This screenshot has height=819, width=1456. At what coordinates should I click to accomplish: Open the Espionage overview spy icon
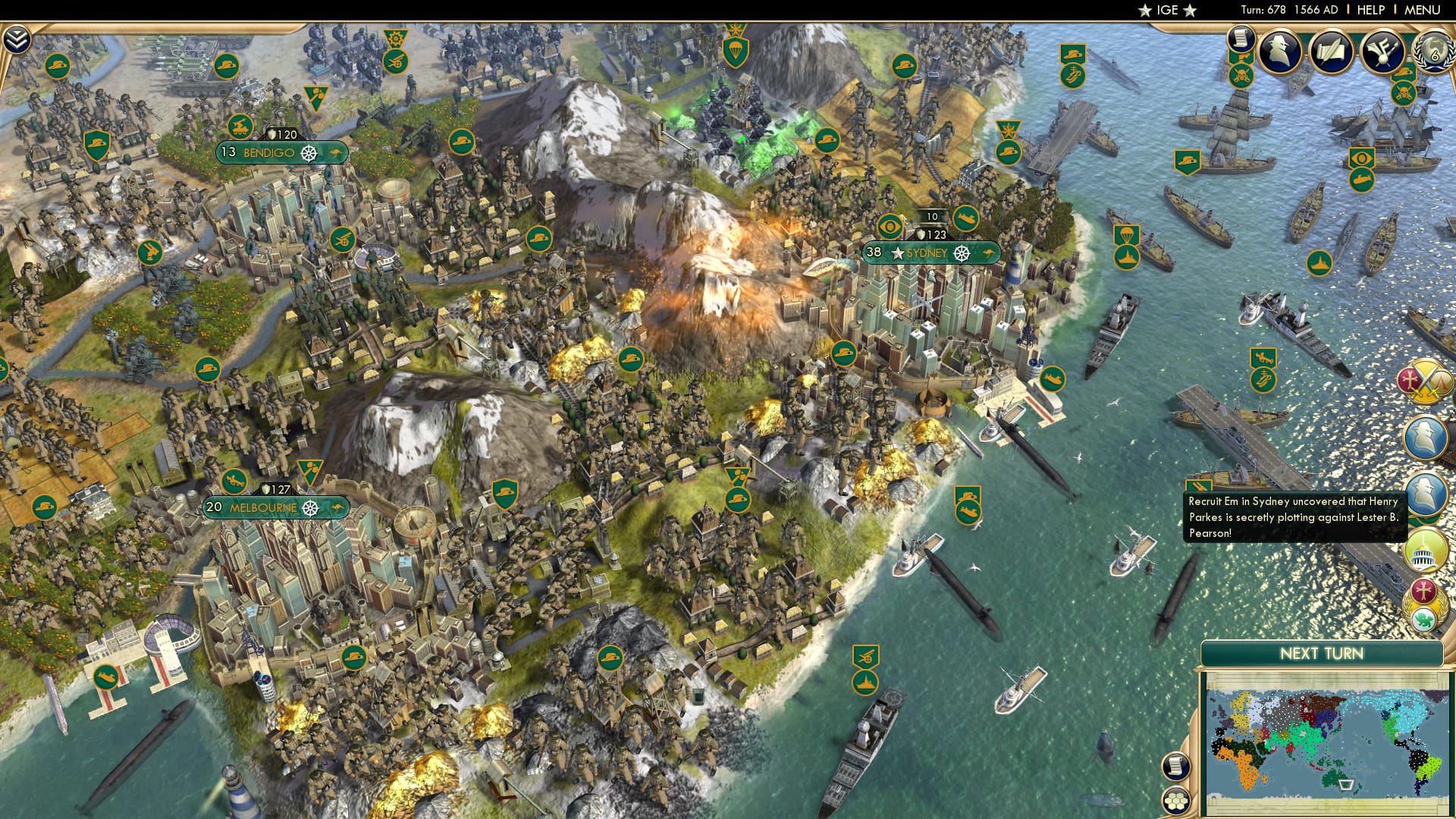point(1282,51)
